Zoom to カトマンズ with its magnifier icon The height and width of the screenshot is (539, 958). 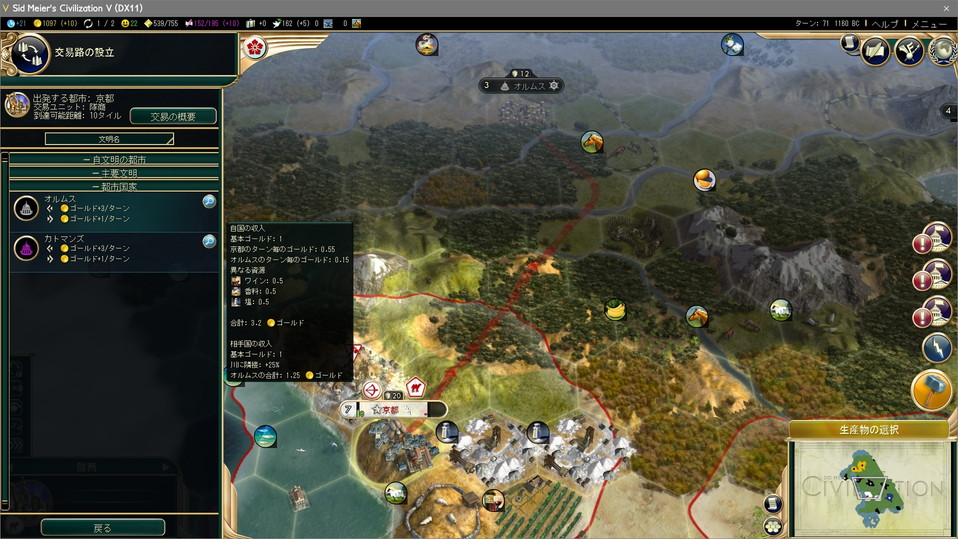click(x=209, y=241)
